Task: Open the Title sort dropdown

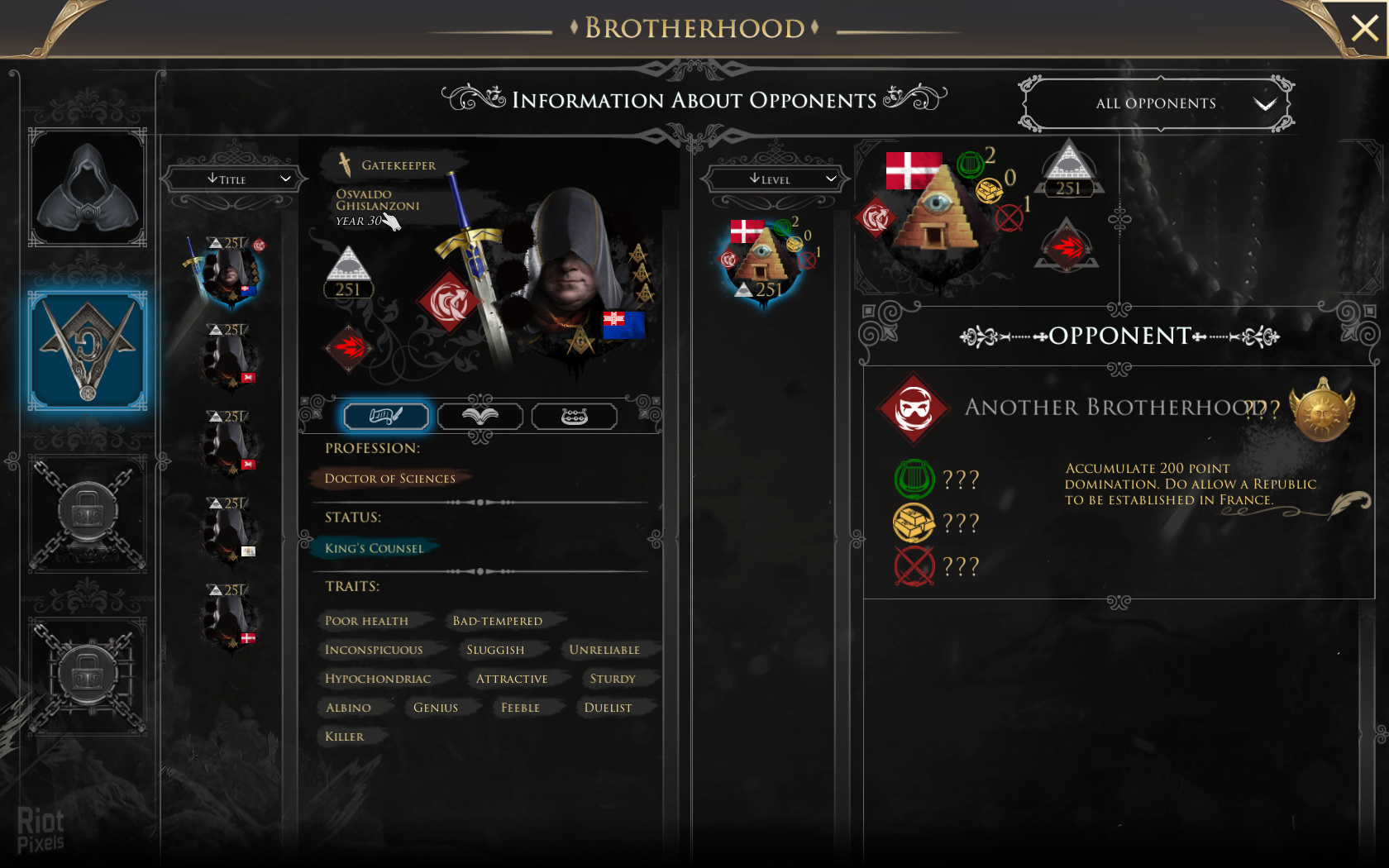Action: point(231,179)
